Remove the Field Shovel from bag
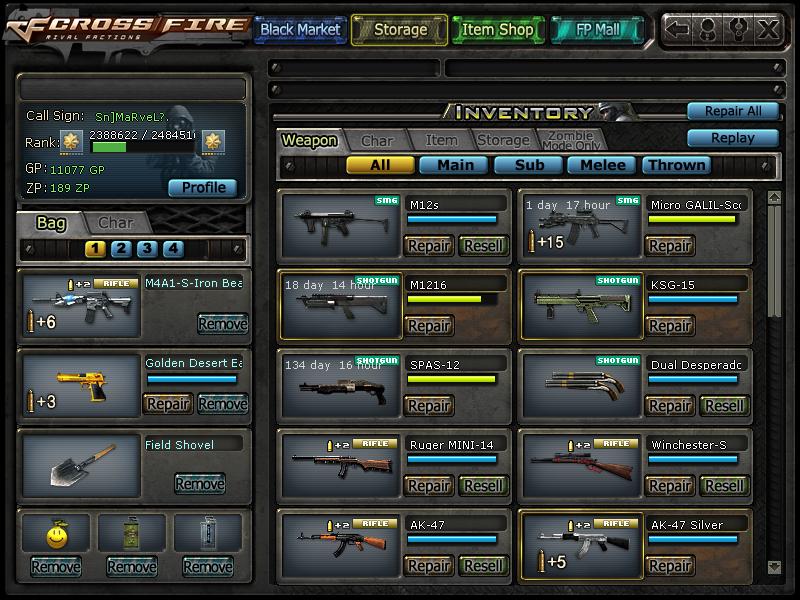Image resolution: width=800 pixels, height=600 pixels. pos(199,484)
